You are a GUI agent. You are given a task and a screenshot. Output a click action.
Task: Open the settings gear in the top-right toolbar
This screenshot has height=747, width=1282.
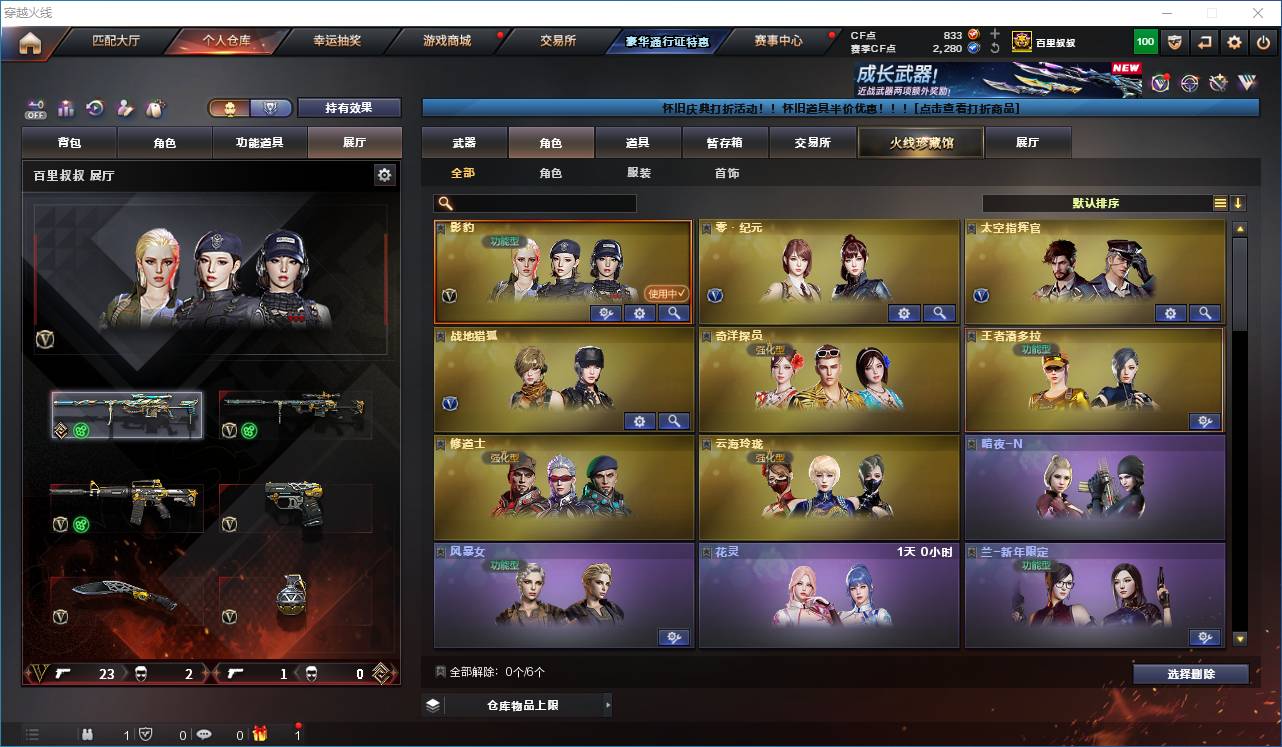tap(1233, 42)
